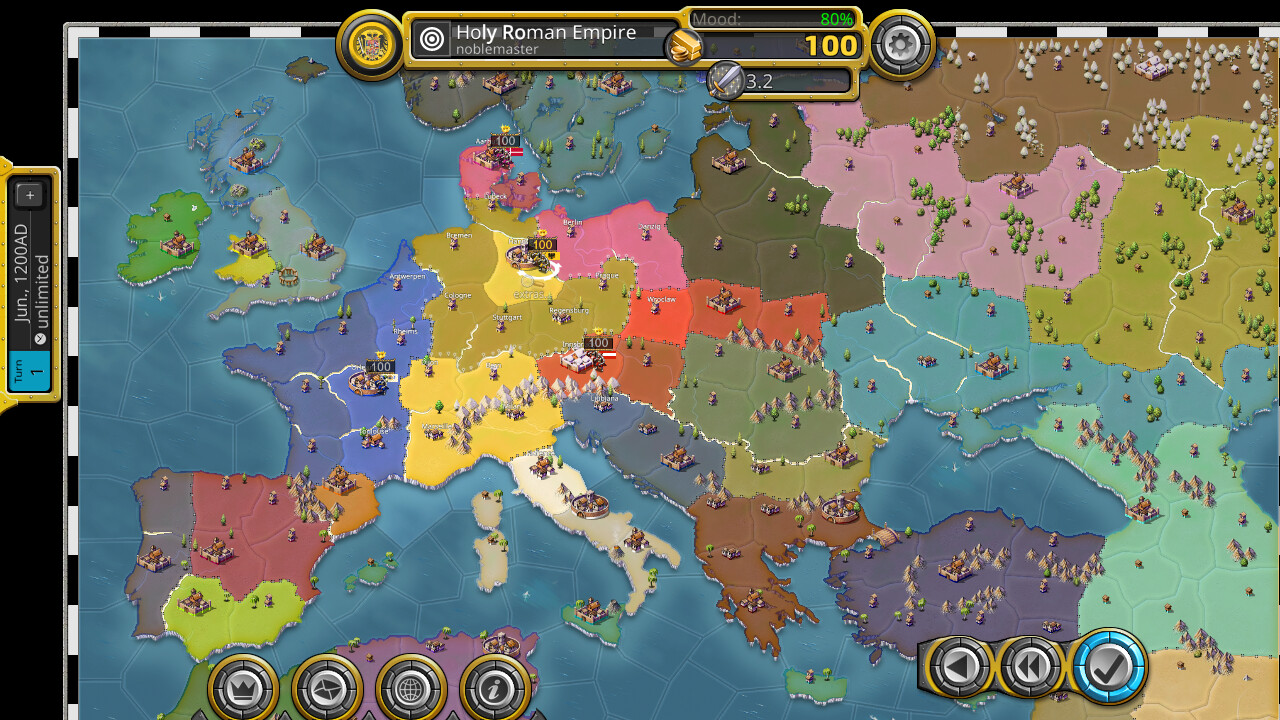Open settings with the gear icon
The height and width of the screenshot is (720, 1280).
coord(901,44)
